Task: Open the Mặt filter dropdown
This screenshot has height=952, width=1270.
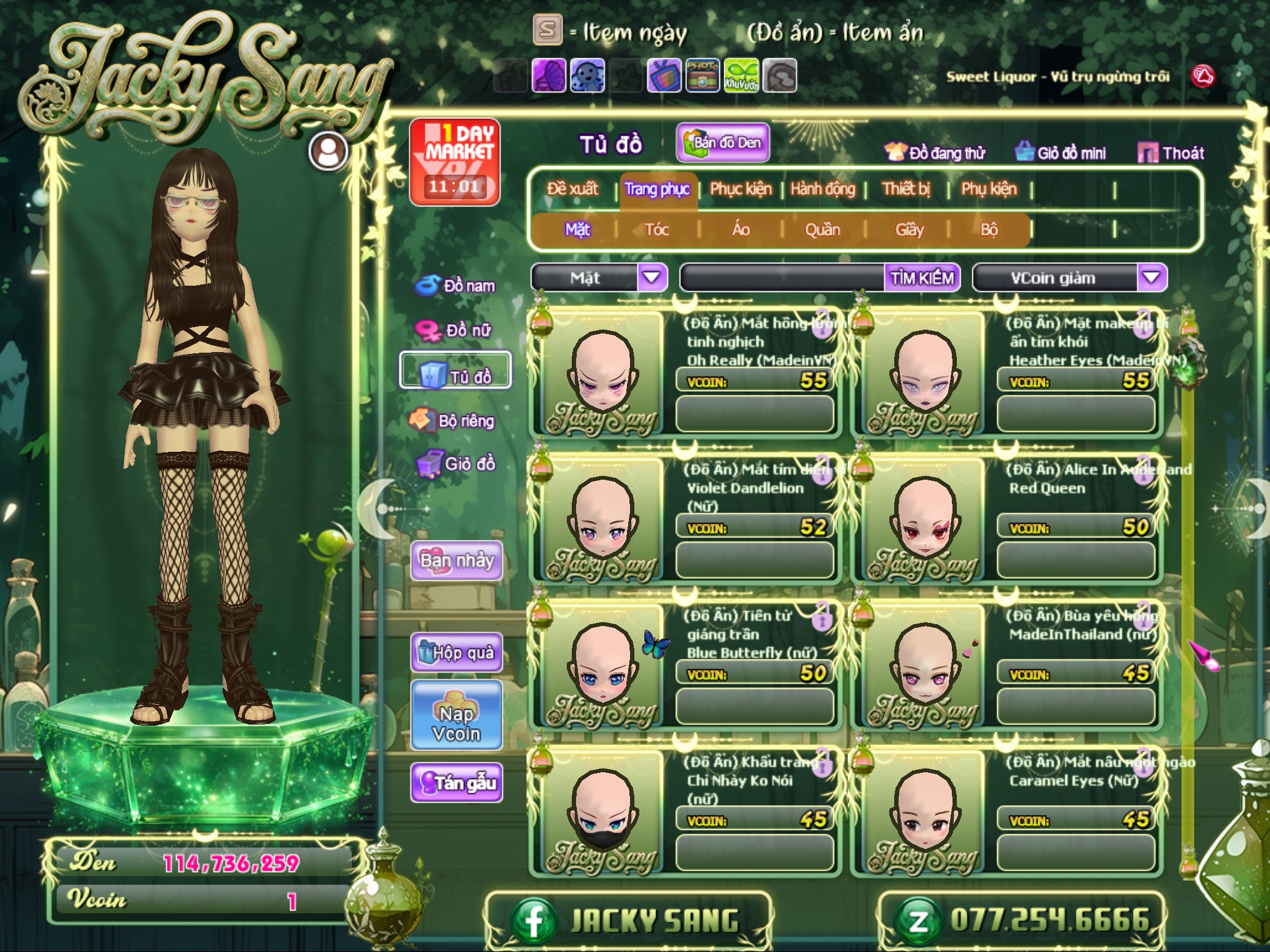Action: 652,278
